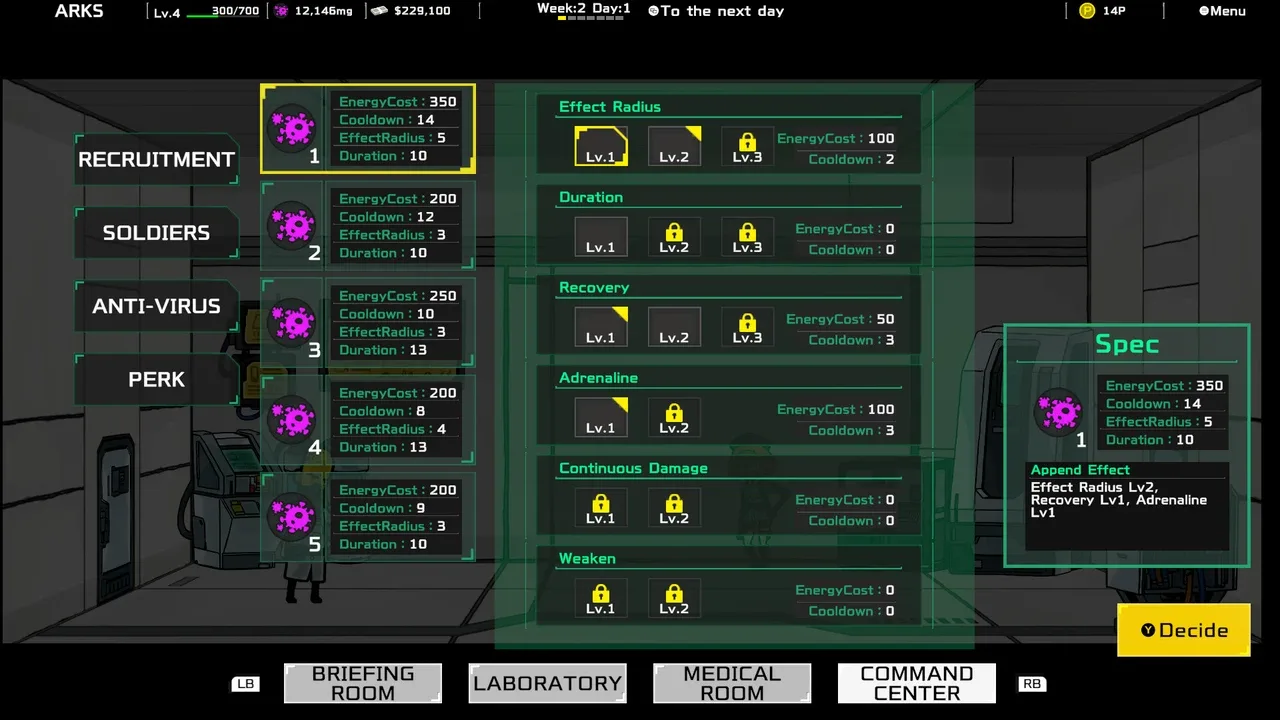
Task: Switch to the Command Center tab
Action: click(x=916, y=683)
